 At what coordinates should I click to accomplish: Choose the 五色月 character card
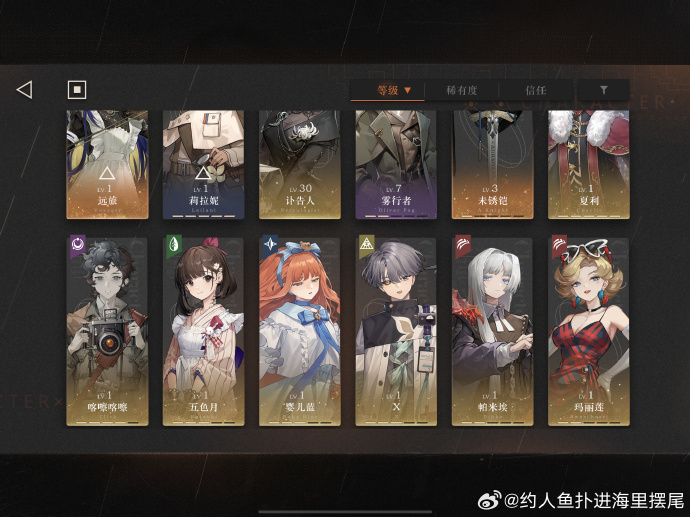(x=204, y=330)
